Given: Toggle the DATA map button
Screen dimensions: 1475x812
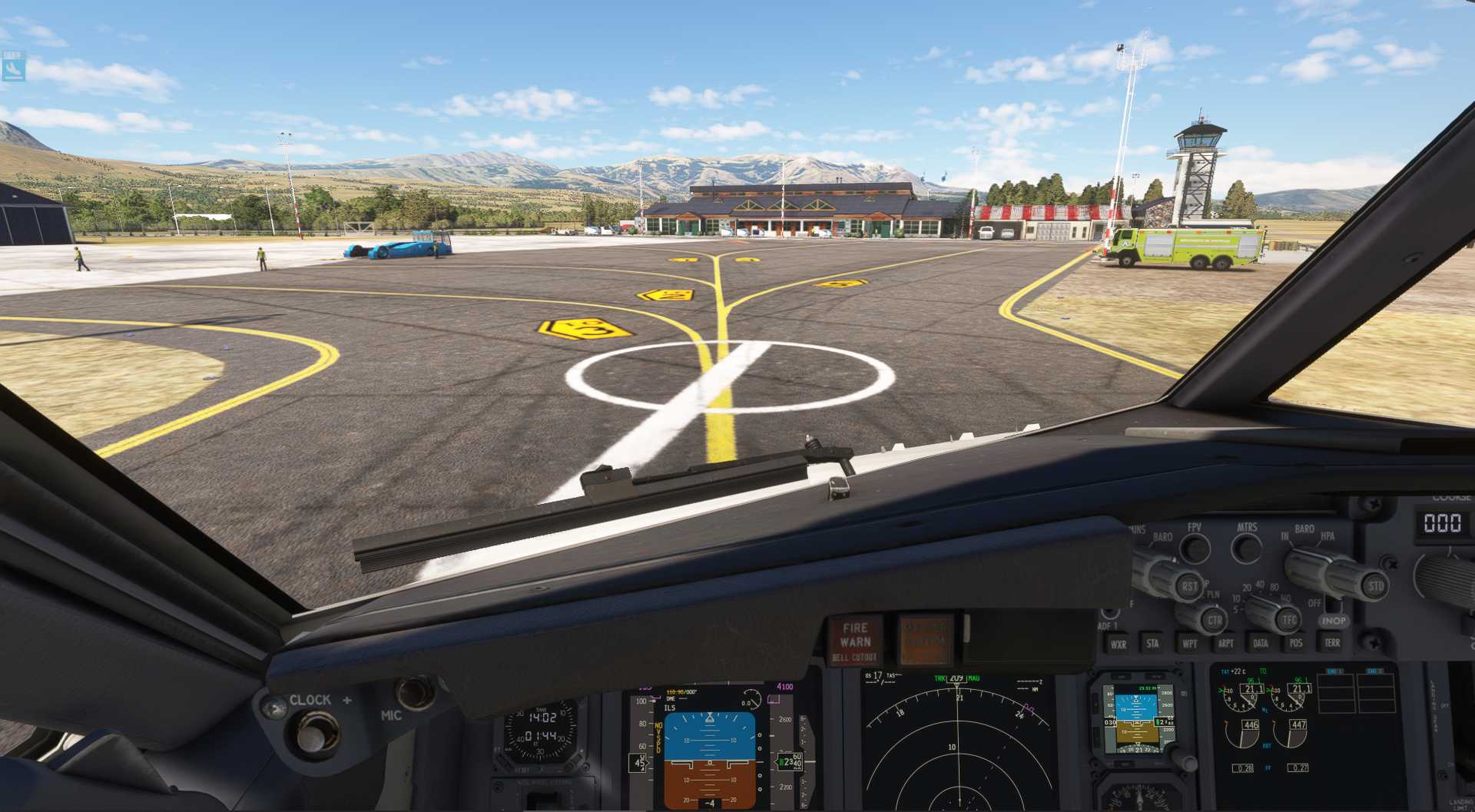Looking at the screenshot, I should tap(1261, 644).
